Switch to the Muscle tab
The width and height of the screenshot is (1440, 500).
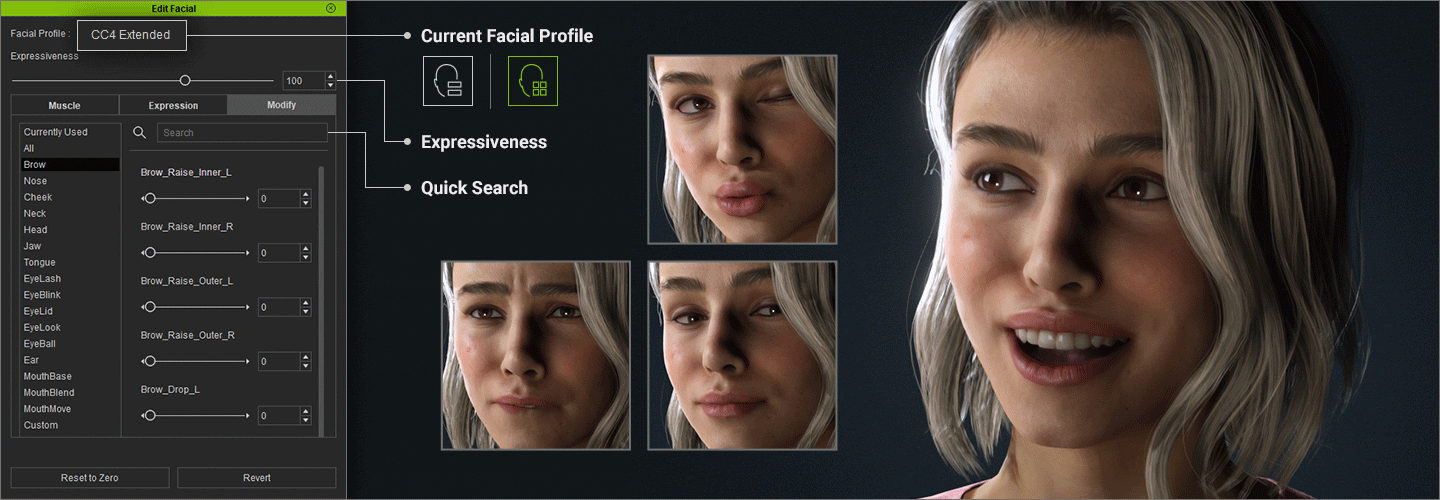65,105
